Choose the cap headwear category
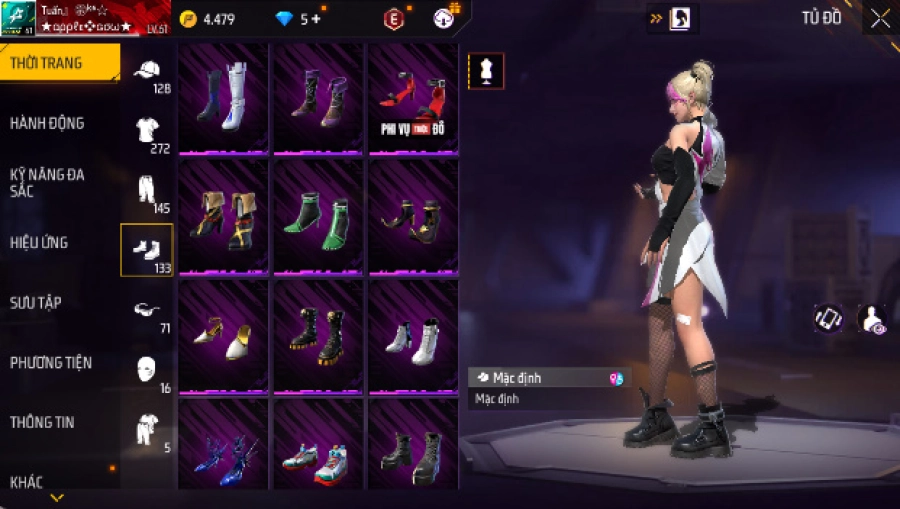Image resolution: width=900 pixels, height=509 pixels. (x=147, y=71)
